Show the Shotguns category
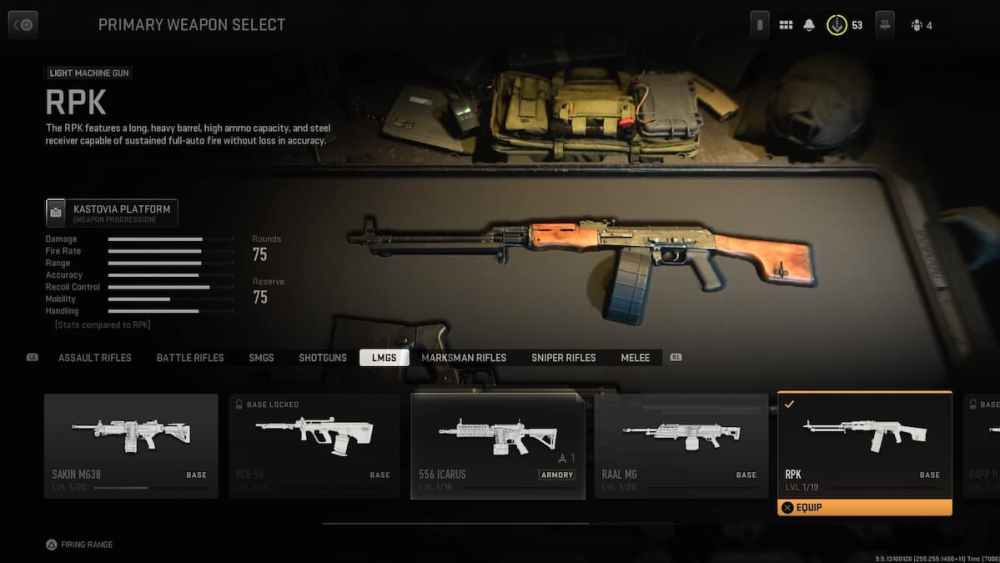 322,358
